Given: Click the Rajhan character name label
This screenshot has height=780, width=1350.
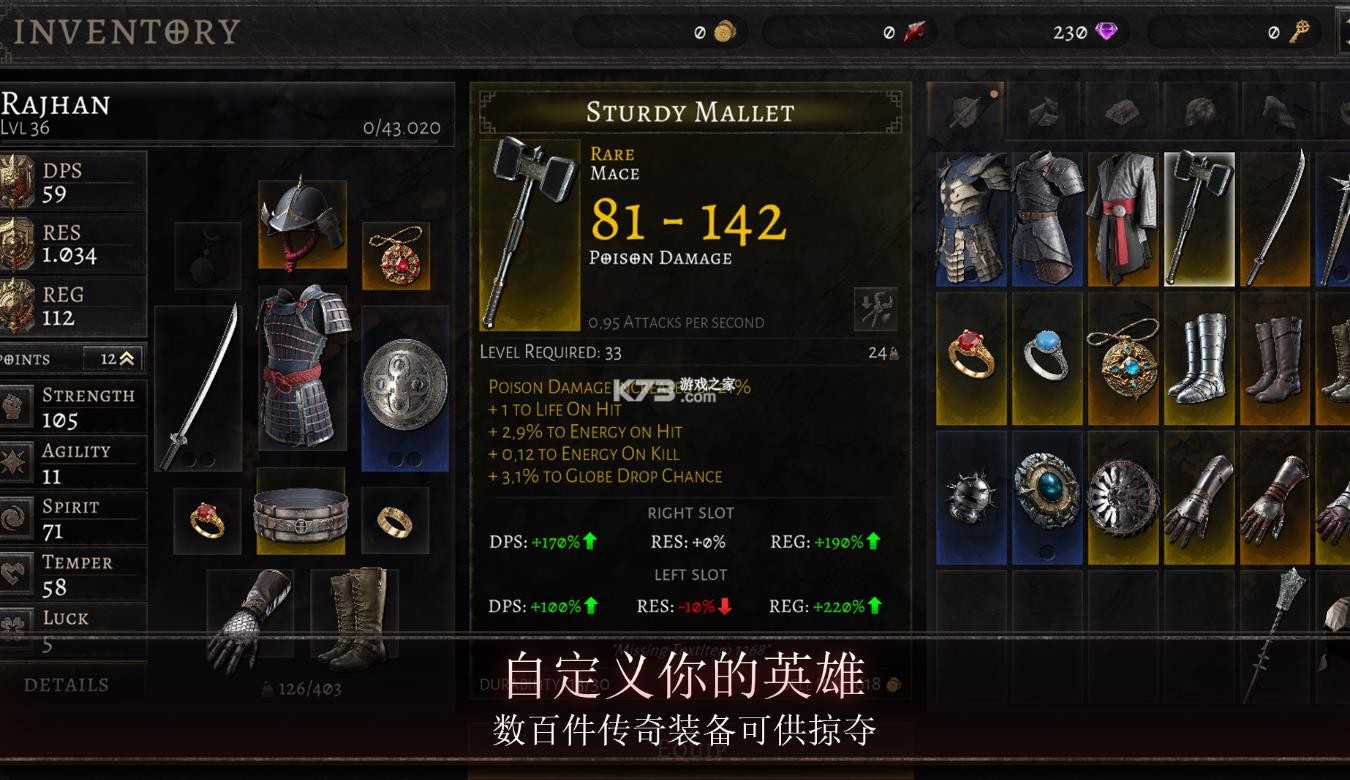Looking at the screenshot, I should coord(55,105).
